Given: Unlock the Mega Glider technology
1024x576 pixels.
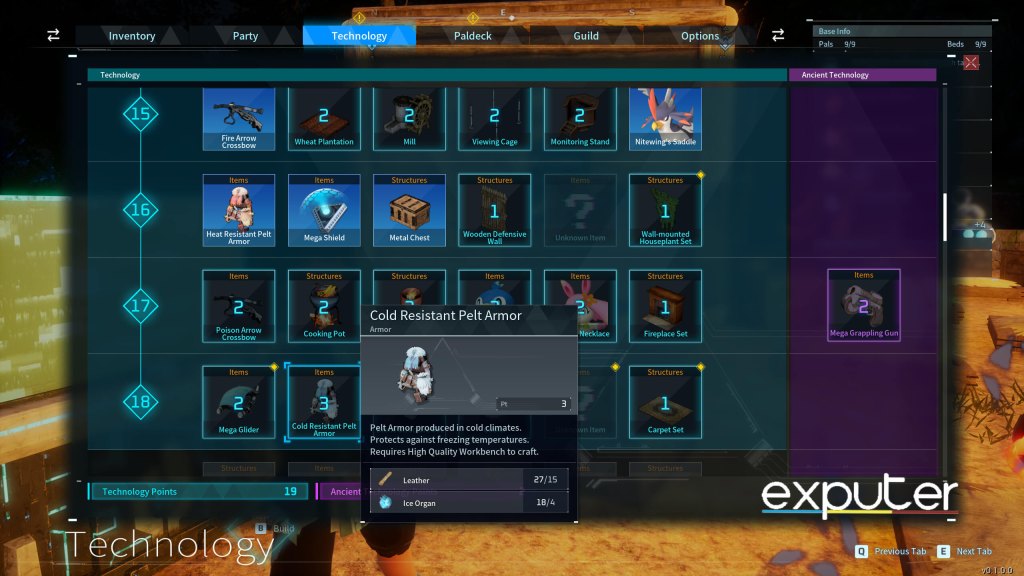Looking at the screenshot, I should (x=238, y=402).
